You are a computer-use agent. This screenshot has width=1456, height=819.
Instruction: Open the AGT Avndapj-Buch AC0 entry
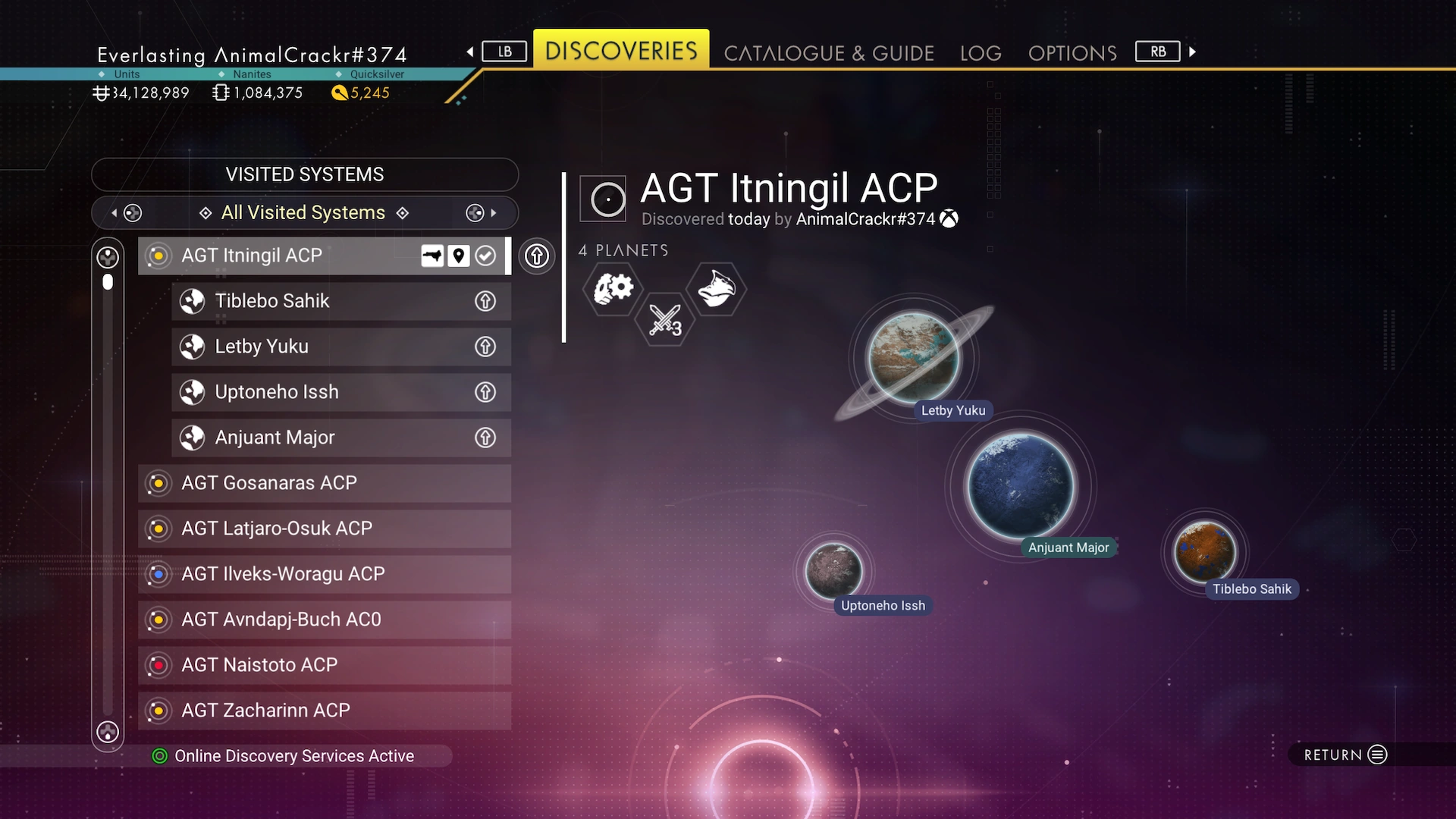pos(324,620)
